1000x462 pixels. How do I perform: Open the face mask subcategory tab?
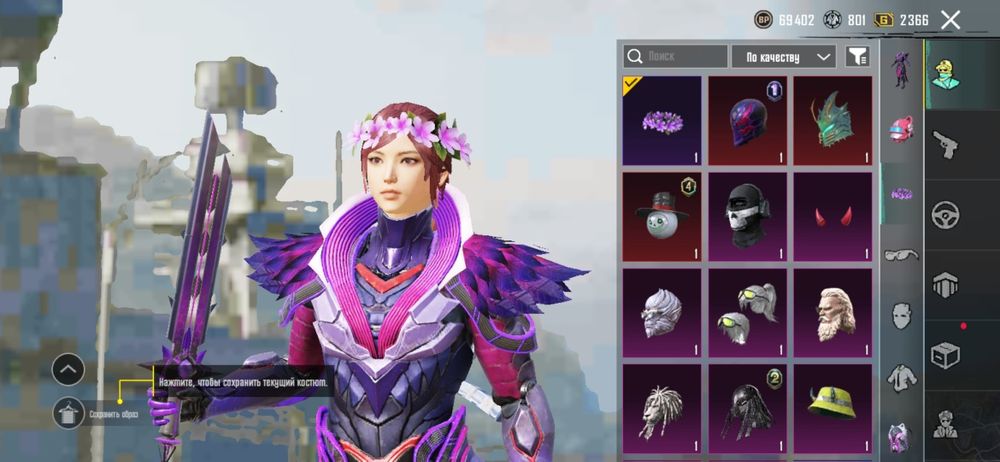tap(902, 315)
